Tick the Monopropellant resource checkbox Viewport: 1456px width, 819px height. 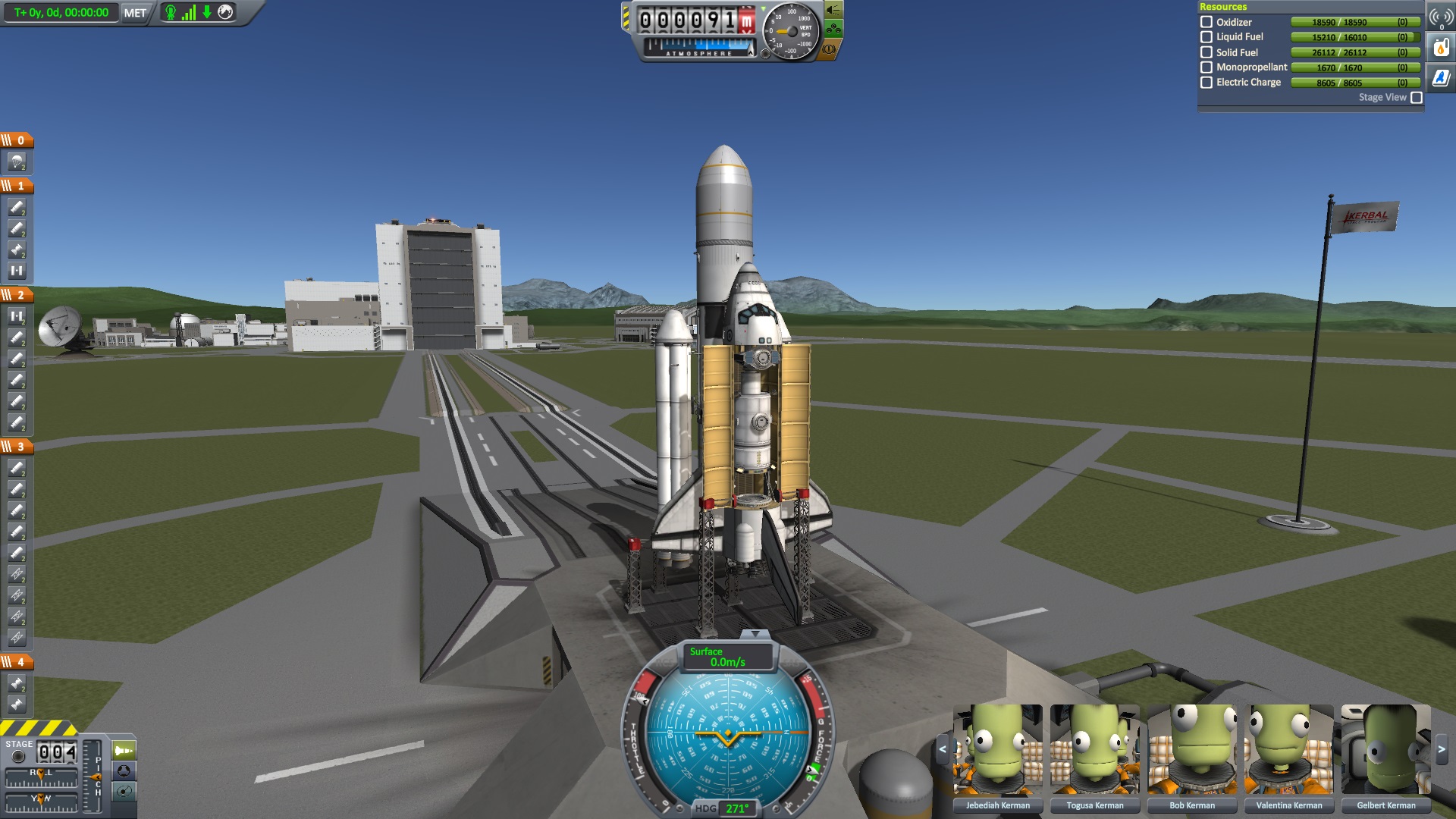1207,67
